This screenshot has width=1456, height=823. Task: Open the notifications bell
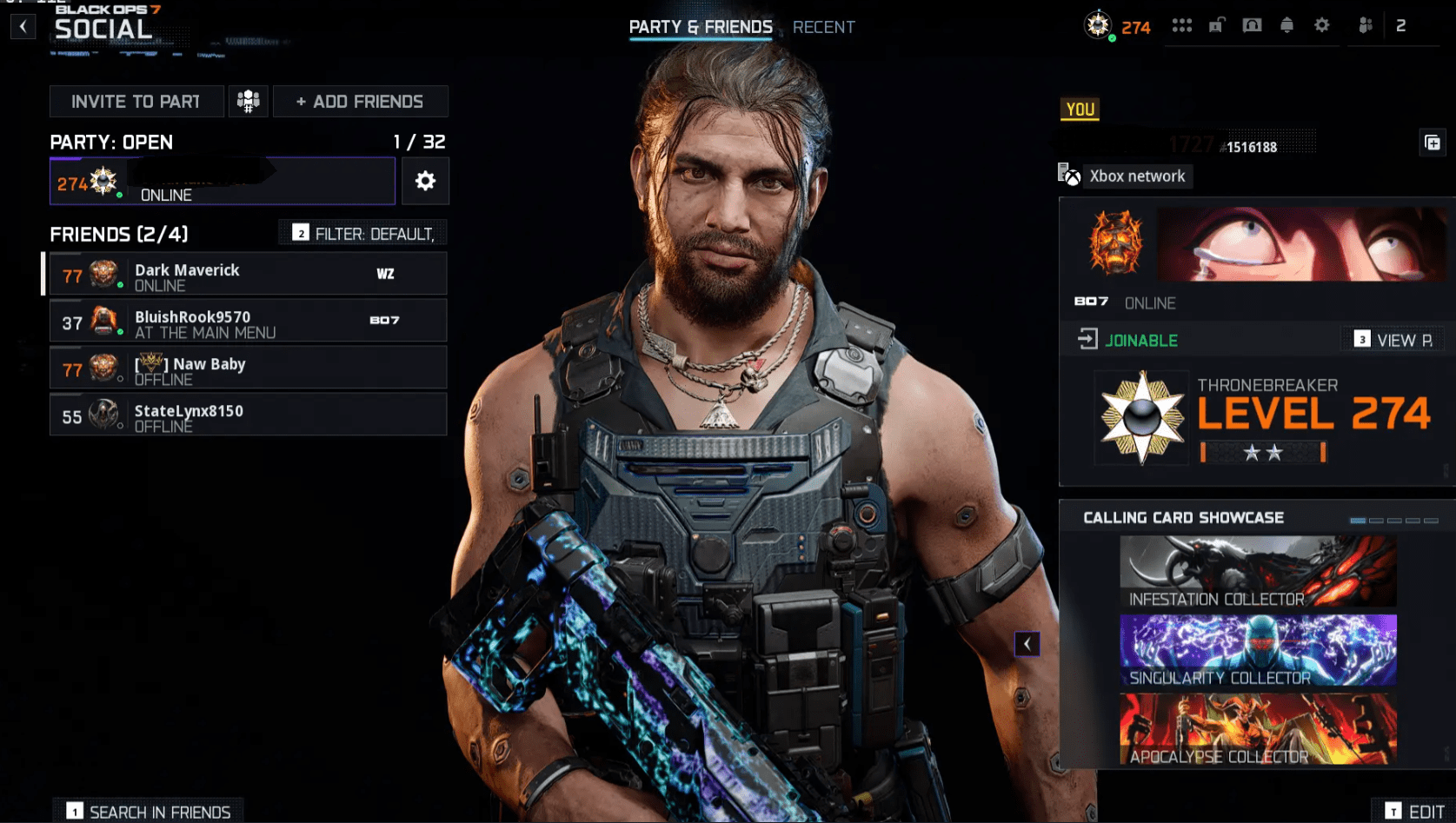1286,25
